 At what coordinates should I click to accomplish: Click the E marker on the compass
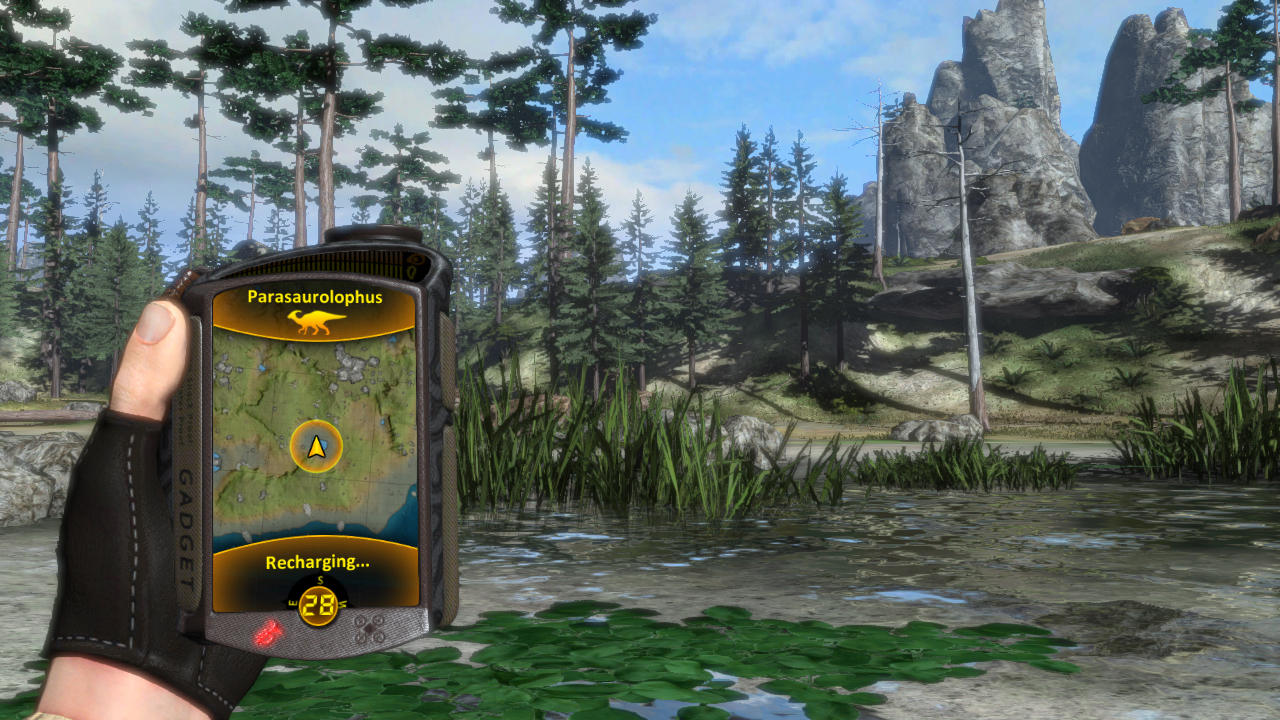click(293, 602)
